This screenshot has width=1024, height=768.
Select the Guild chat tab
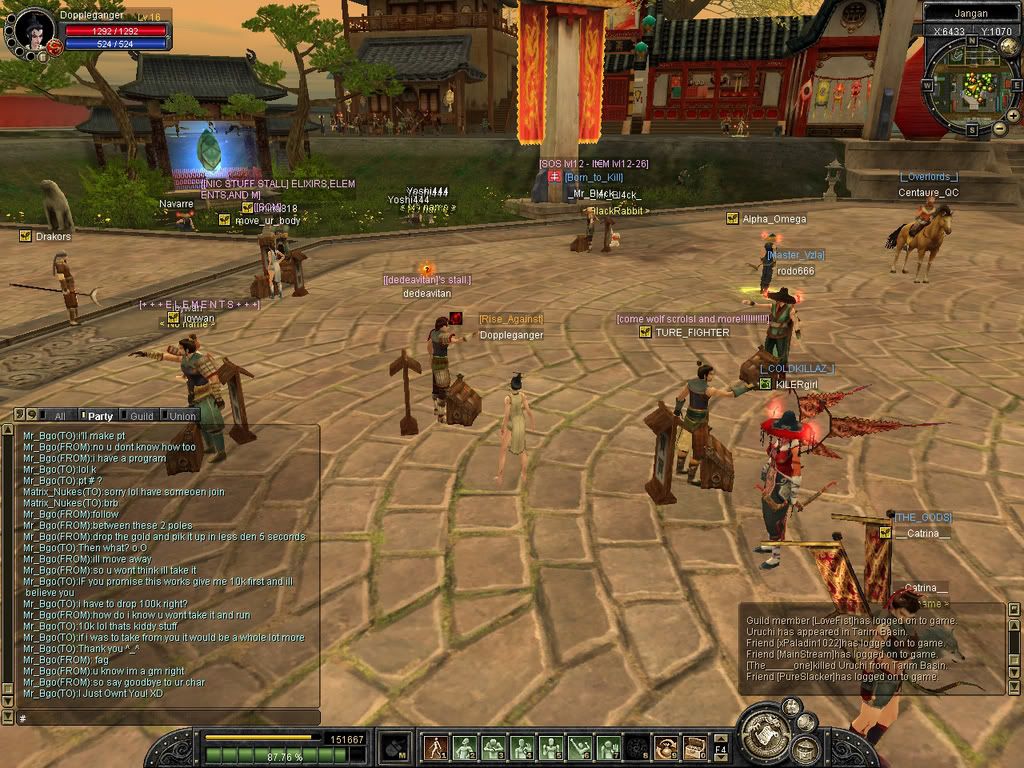142,416
